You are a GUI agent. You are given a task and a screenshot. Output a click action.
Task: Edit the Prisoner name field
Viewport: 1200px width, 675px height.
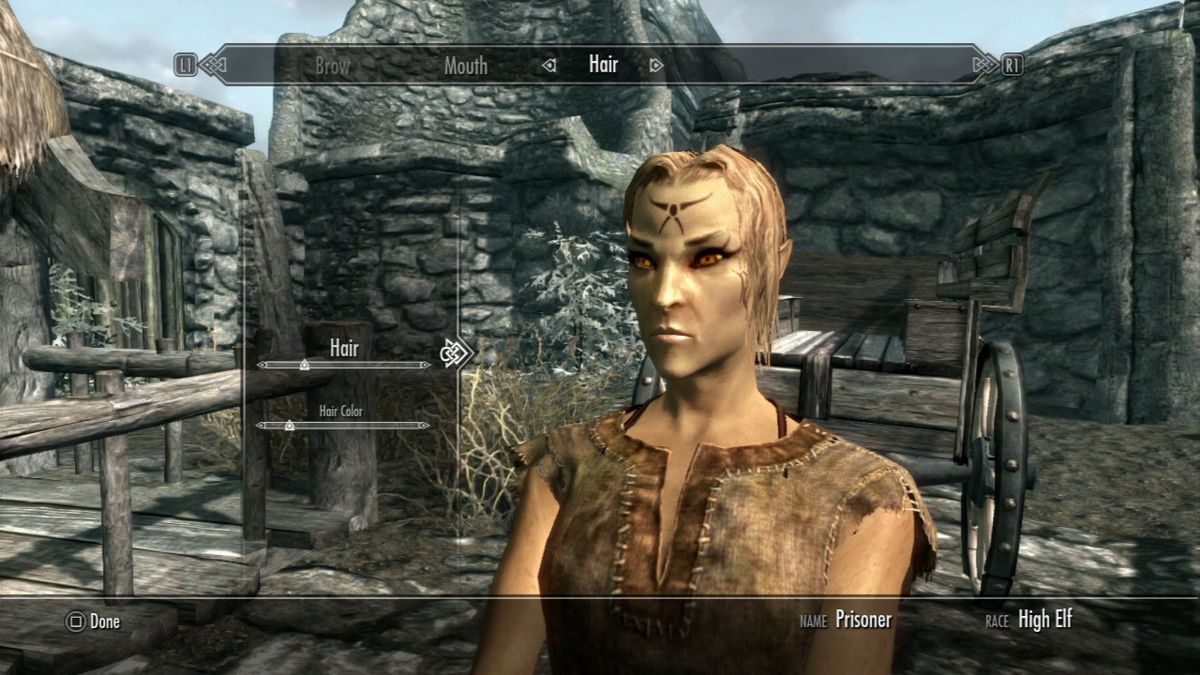click(x=863, y=620)
